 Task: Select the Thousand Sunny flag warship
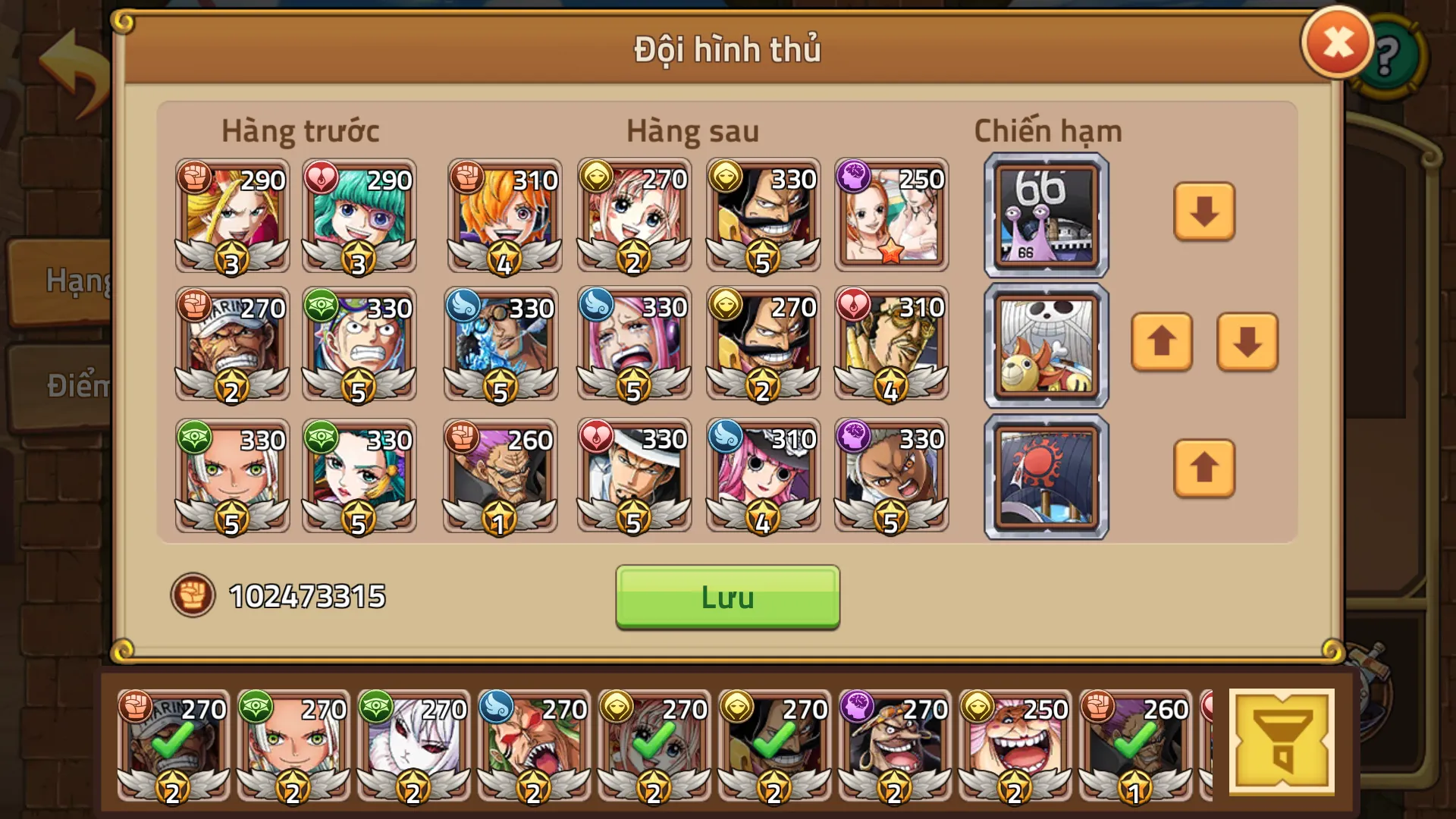pyautogui.click(x=1045, y=345)
